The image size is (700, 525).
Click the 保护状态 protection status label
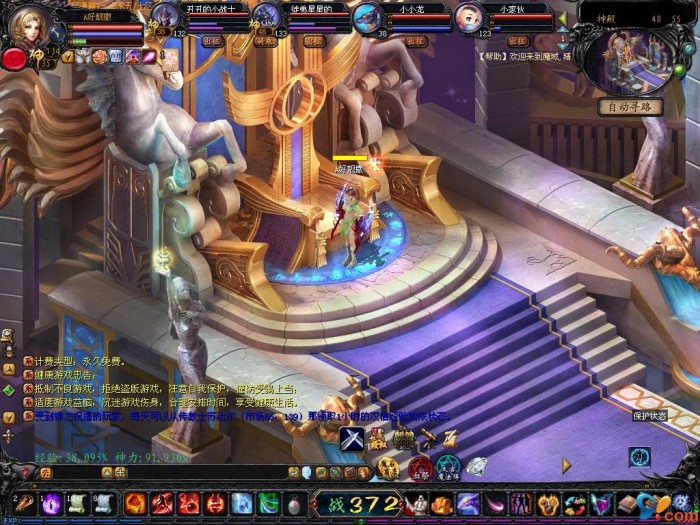(x=650, y=415)
